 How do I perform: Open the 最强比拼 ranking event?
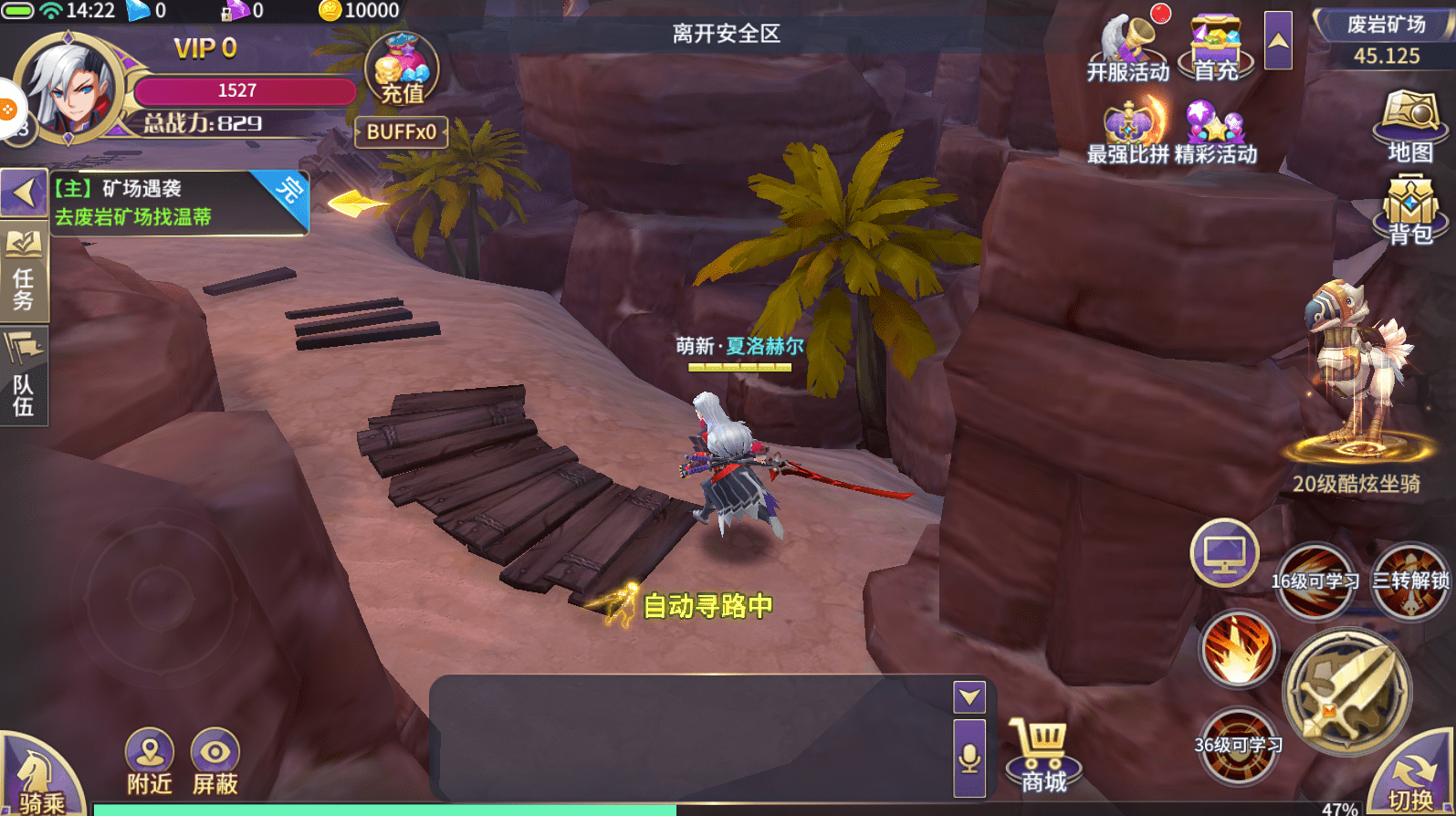click(1128, 132)
